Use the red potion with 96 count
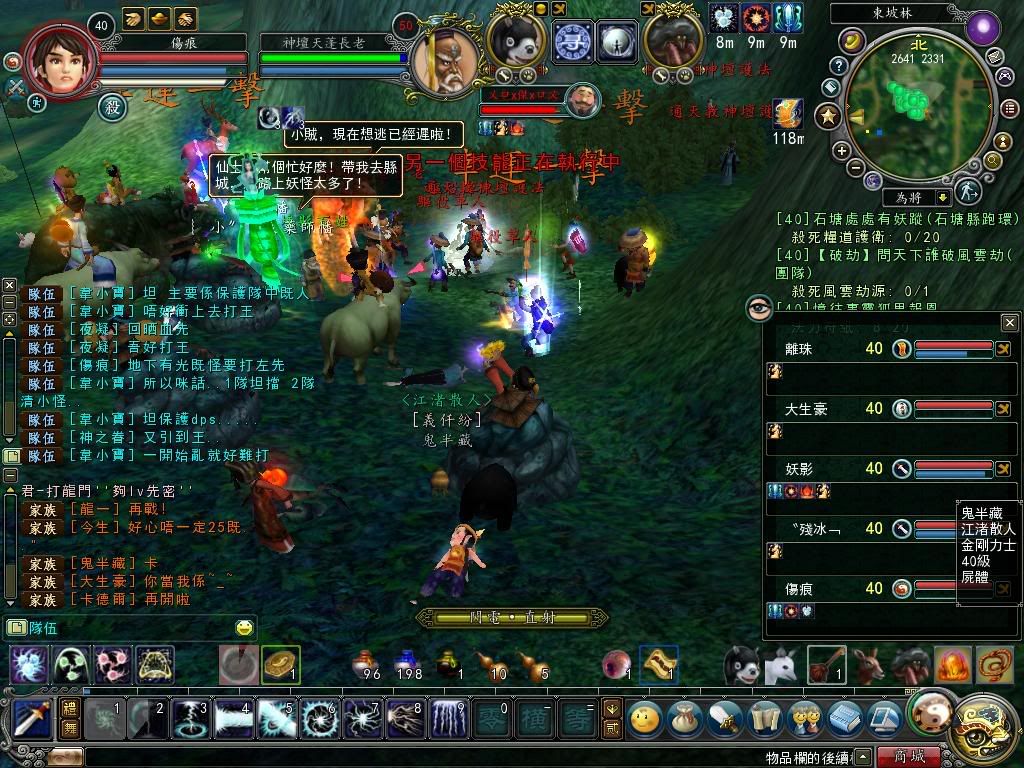 click(x=364, y=663)
